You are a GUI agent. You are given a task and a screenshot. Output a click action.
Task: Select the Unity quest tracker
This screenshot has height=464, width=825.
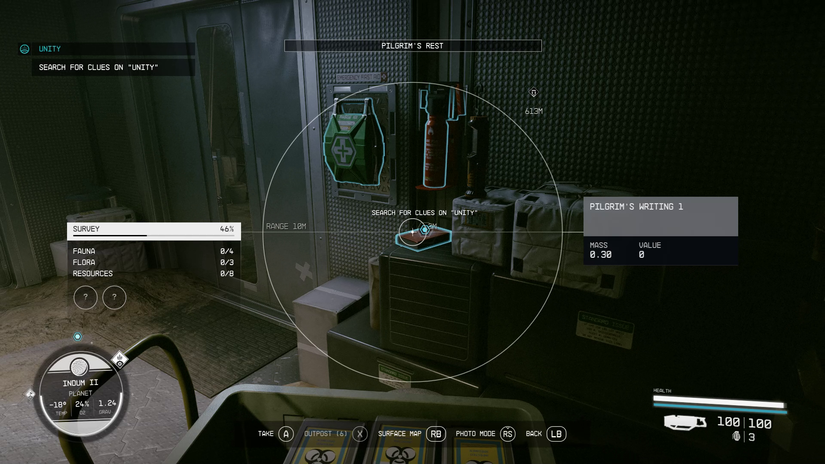[50, 48]
